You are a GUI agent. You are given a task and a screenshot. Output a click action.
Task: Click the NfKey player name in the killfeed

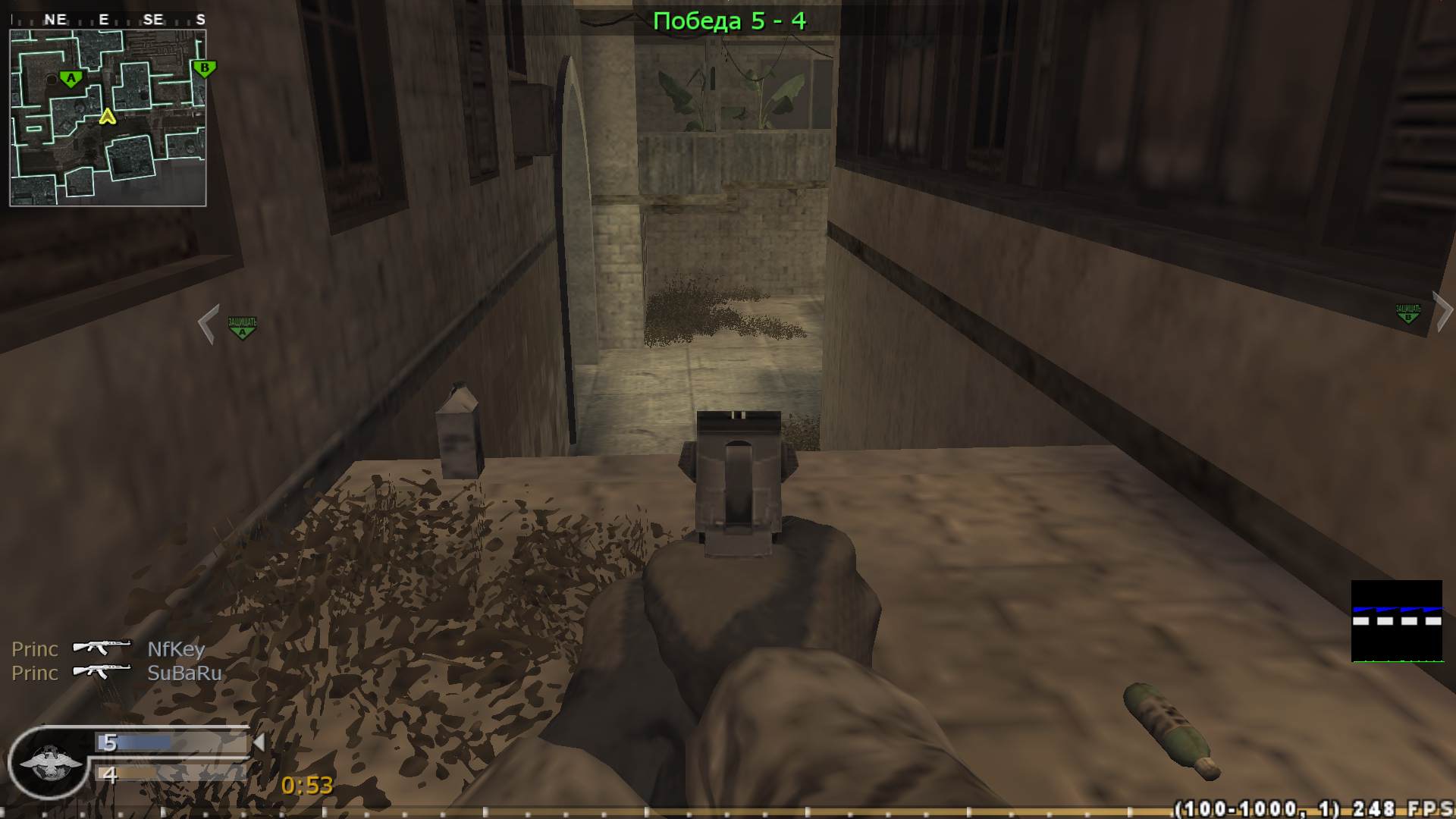[x=176, y=649]
